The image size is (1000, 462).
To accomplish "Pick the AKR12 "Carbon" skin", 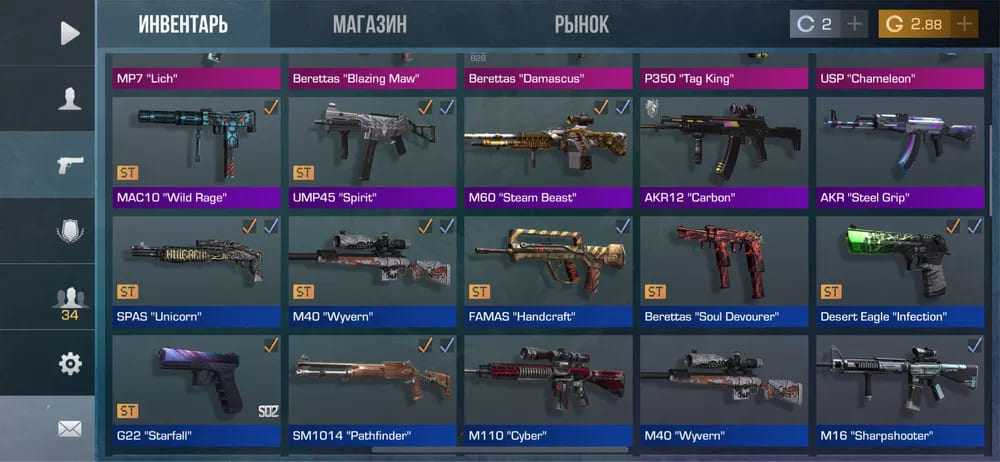I will [x=724, y=143].
